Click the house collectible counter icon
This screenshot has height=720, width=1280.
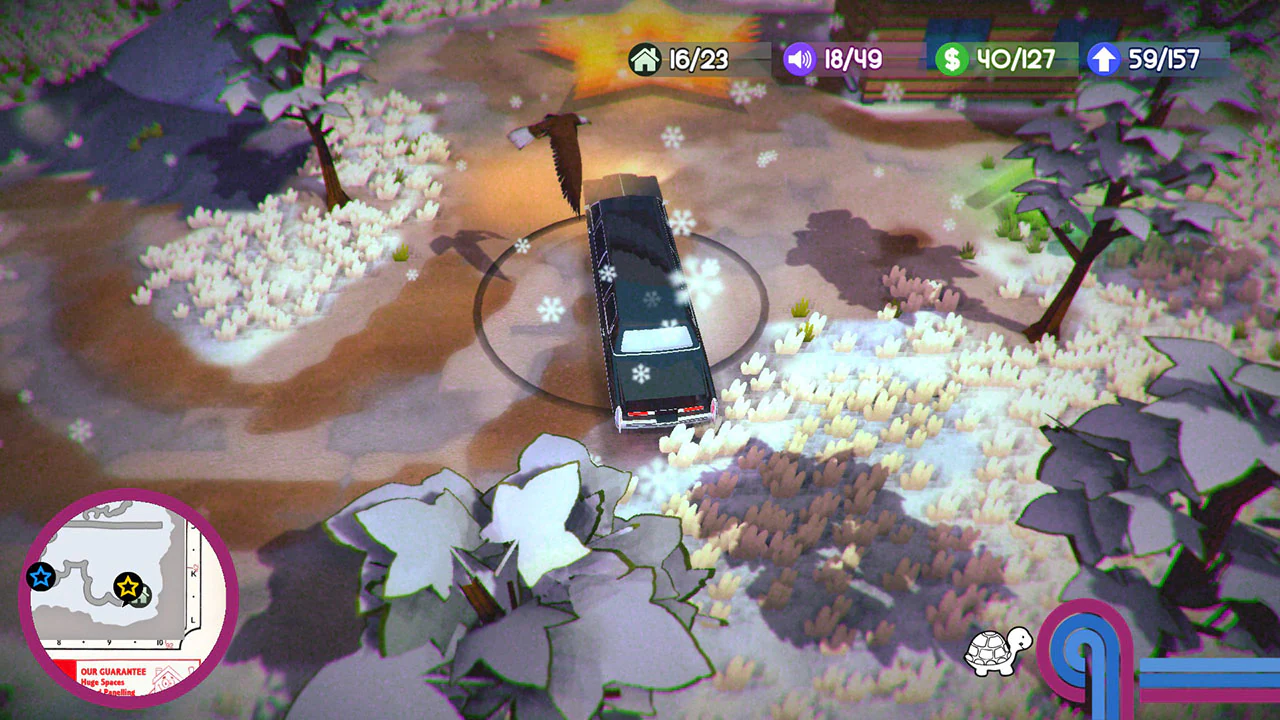click(646, 58)
